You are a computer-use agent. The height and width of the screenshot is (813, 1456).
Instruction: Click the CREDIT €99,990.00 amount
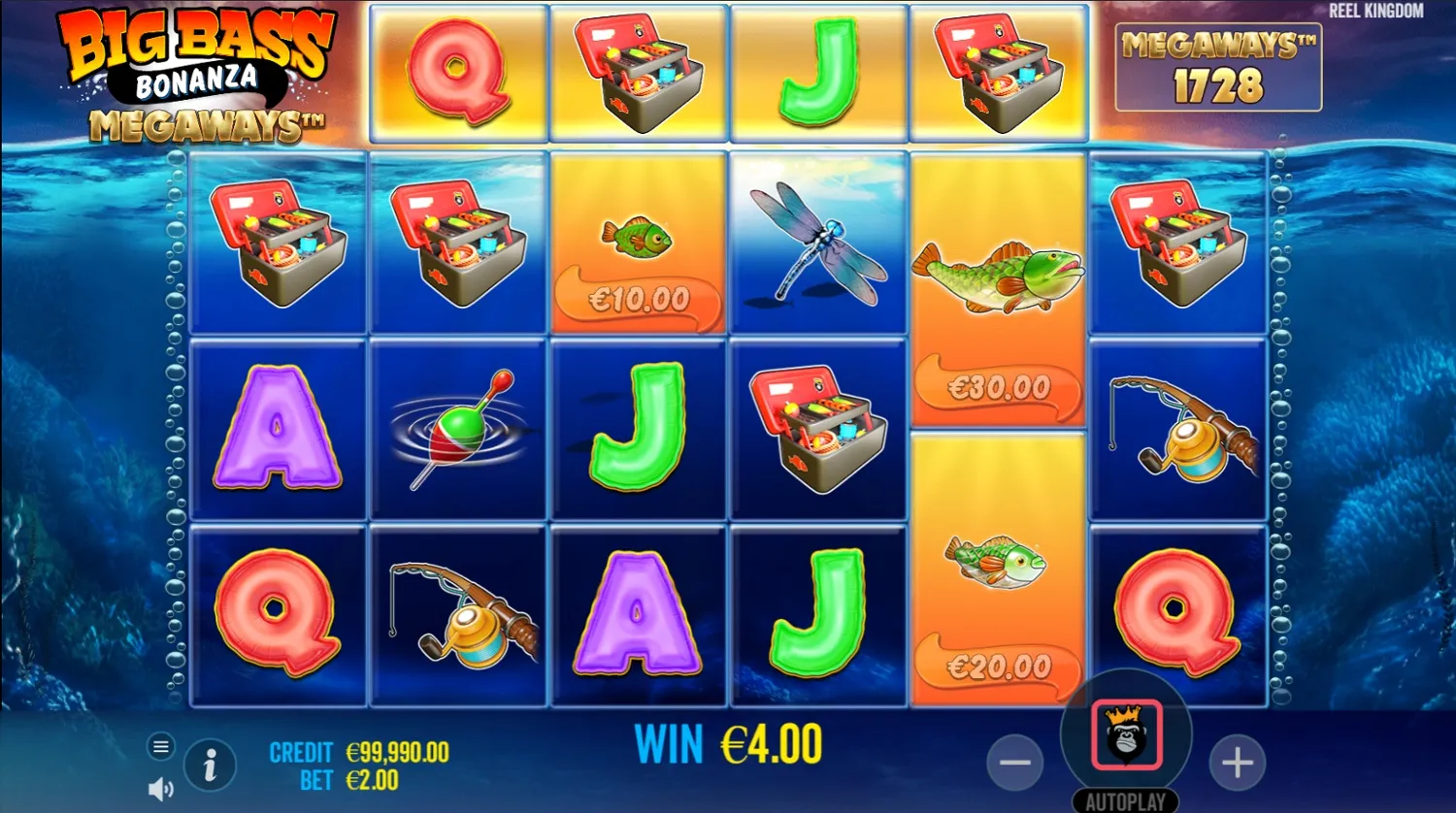pos(396,752)
